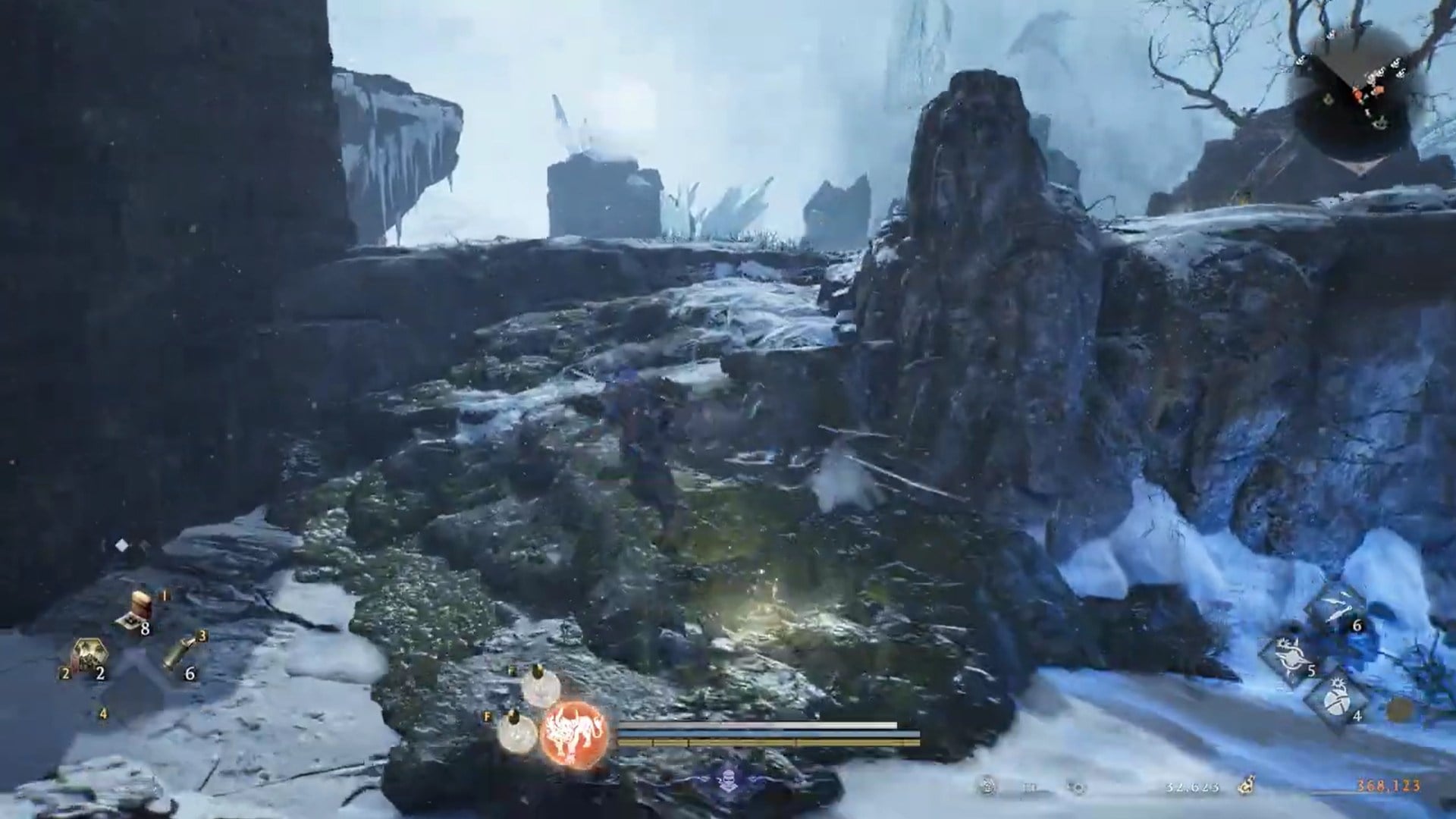The height and width of the screenshot is (819, 1456).
Task: Toggle the small gold circle near the skill diamonds
Action: (x=1398, y=708)
